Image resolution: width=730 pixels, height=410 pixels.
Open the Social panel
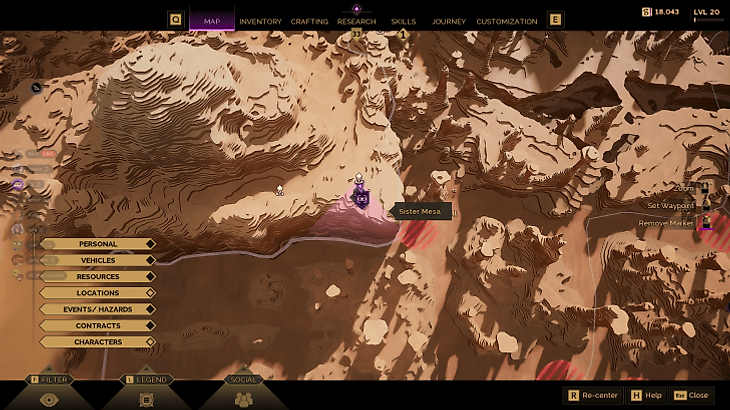click(x=243, y=398)
